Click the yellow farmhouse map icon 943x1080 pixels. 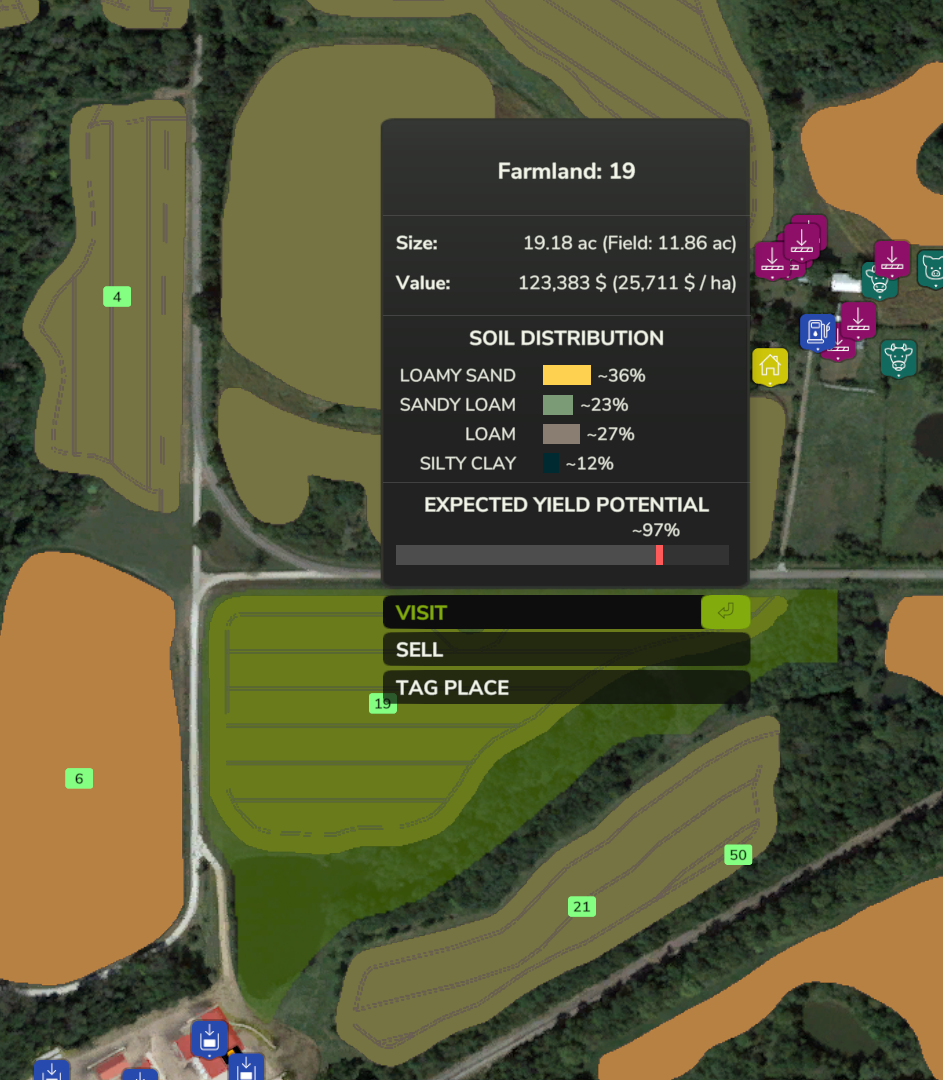pyautogui.click(x=770, y=366)
